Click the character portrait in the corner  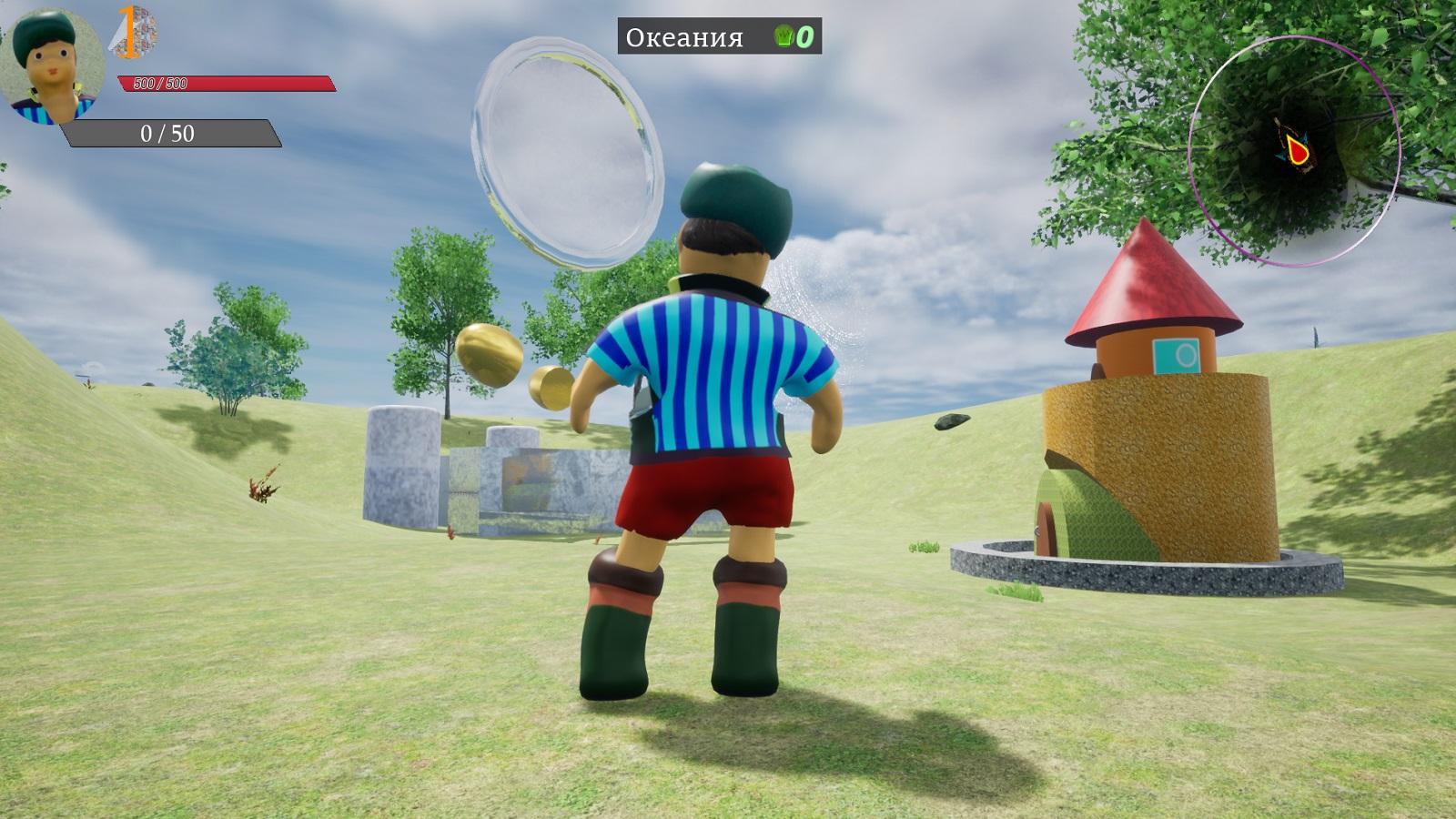click(x=55, y=66)
